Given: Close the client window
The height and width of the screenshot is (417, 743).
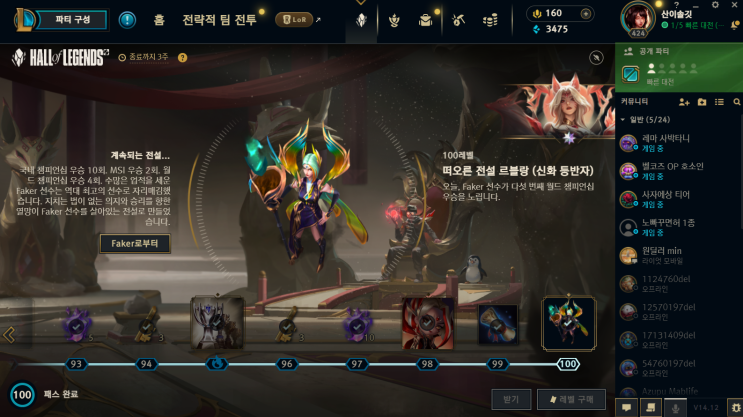Looking at the screenshot, I should (733, 8).
